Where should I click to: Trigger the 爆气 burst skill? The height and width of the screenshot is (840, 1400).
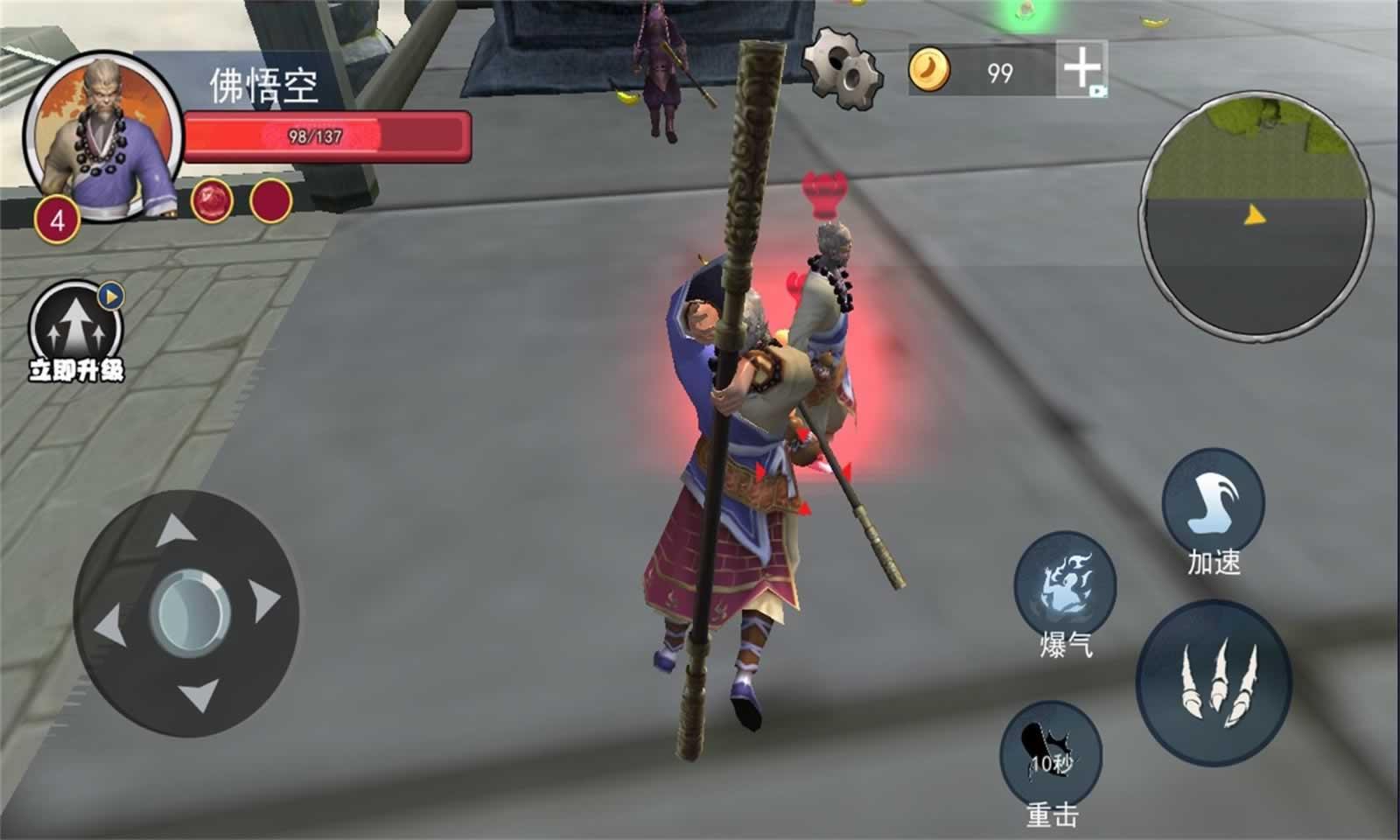[x=1065, y=582]
